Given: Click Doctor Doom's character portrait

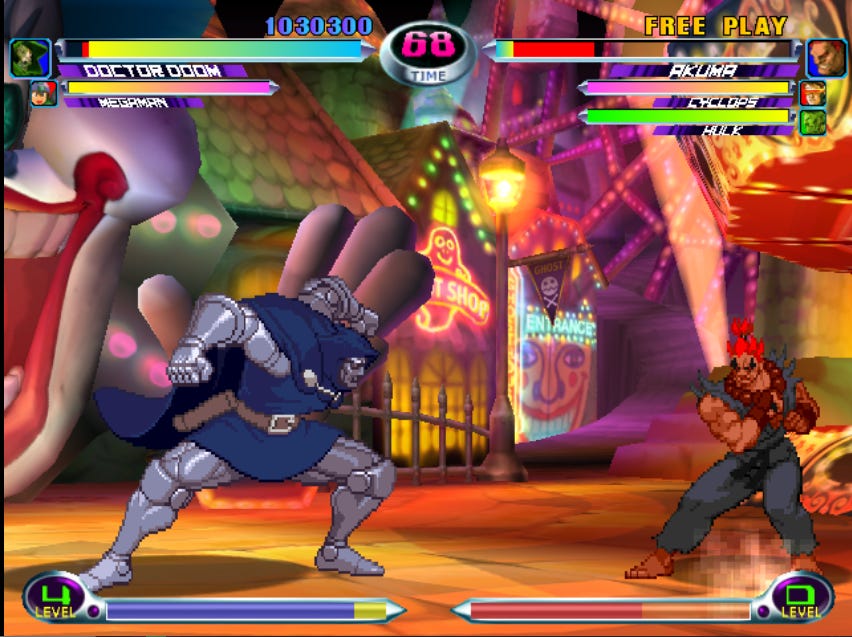Looking at the screenshot, I should pyautogui.click(x=30, y=58).
